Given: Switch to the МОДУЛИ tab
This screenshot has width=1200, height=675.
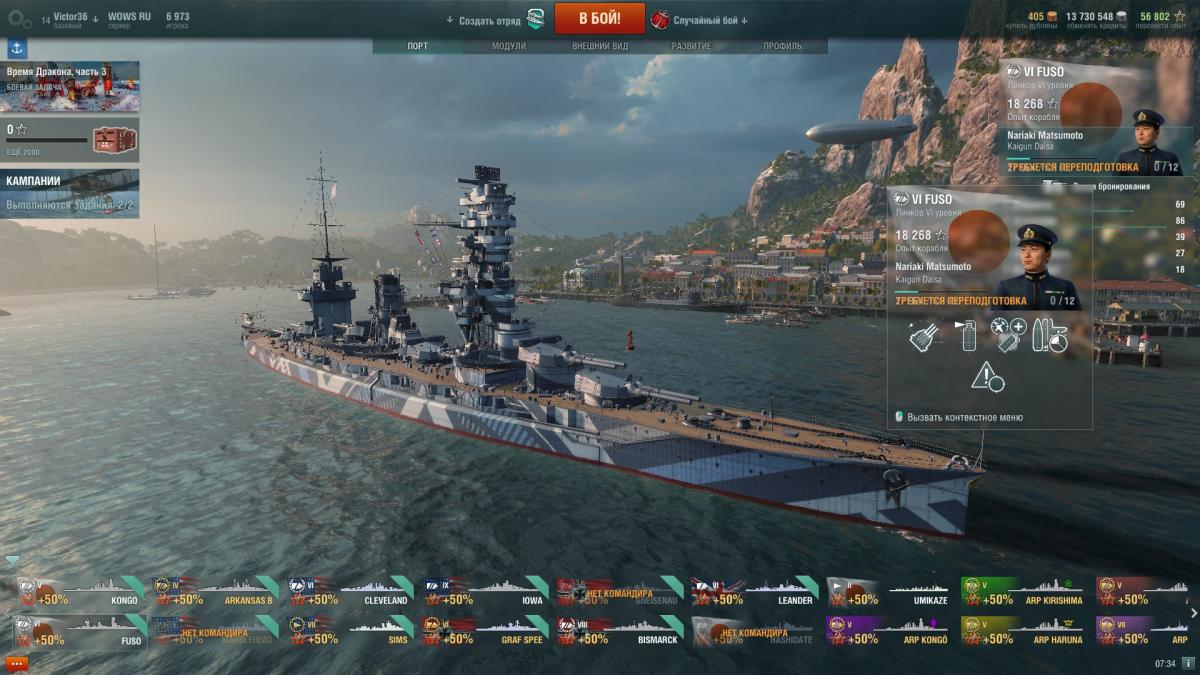Looking at the screenshot, I should tap(509, 46).
